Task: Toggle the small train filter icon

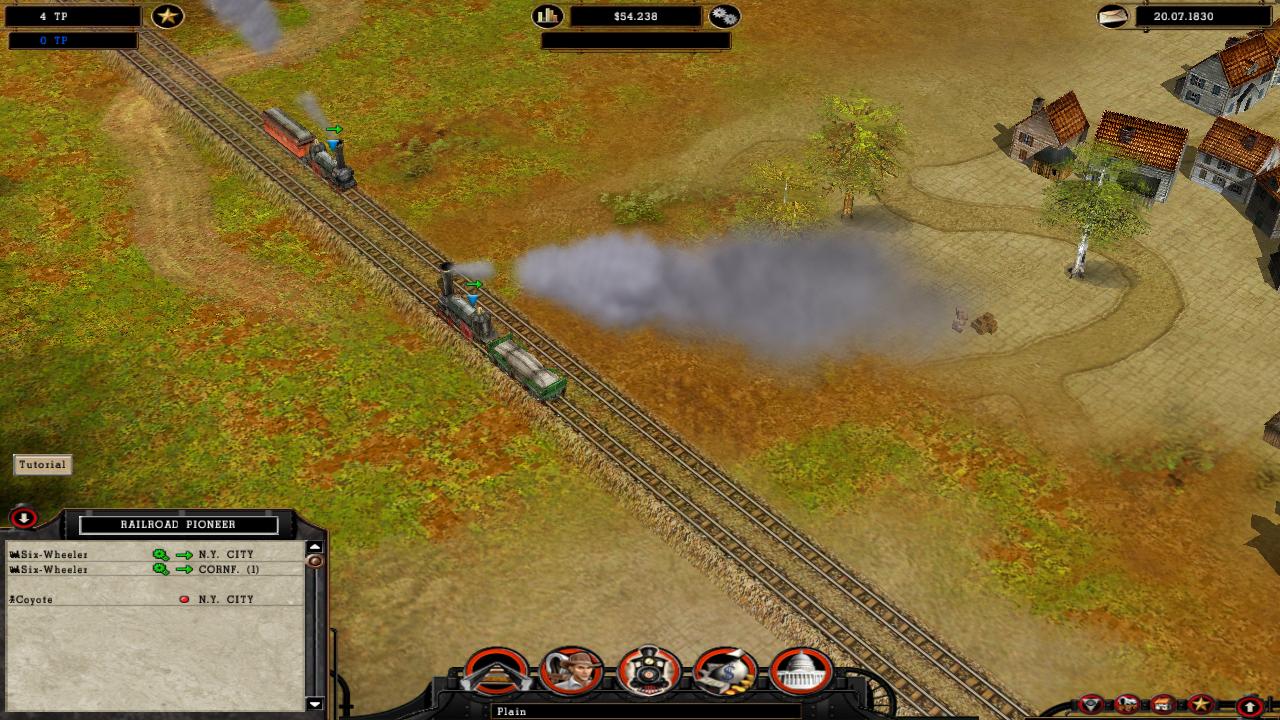Action: tap(1127, 704)
